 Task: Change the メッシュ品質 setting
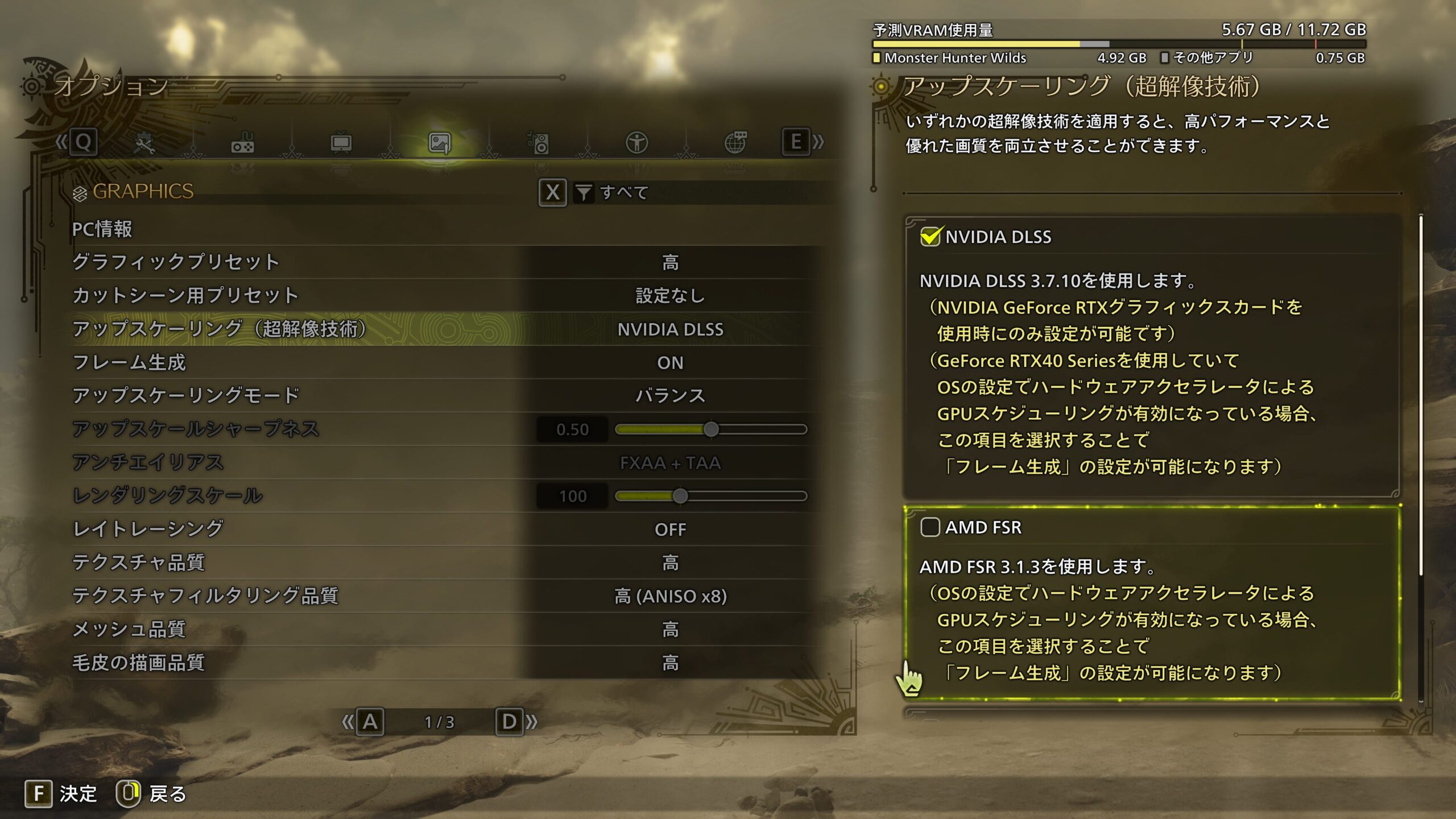click(670, 629)
